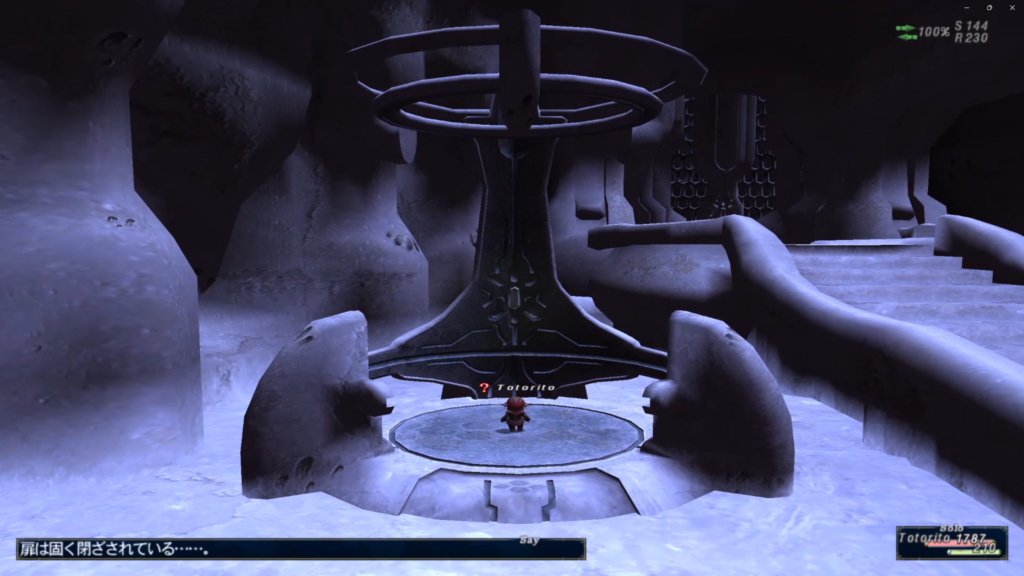Click the chat log message bar
The height and width of the screenshot is (576, 1024).
[300, 549]
